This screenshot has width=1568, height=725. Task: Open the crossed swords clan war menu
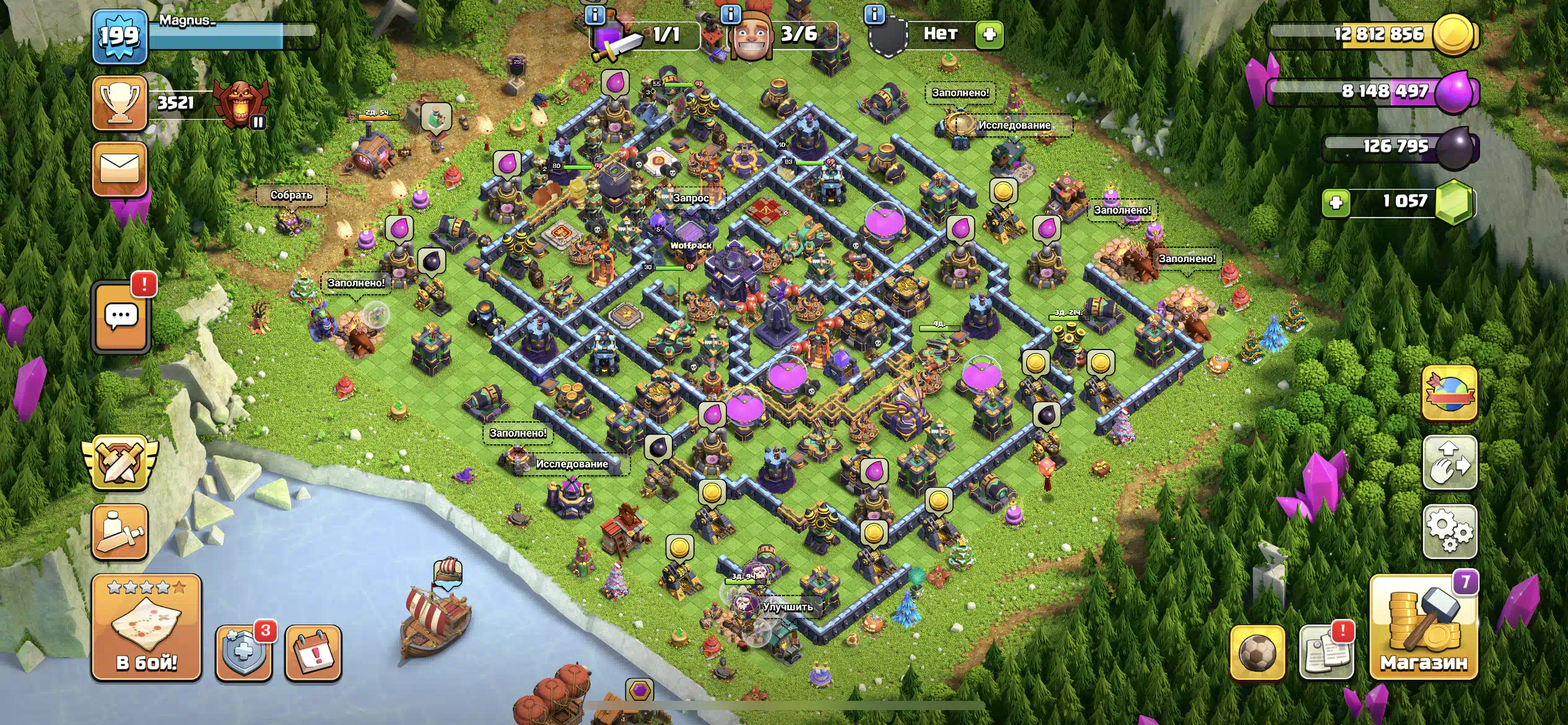[120, 462]
